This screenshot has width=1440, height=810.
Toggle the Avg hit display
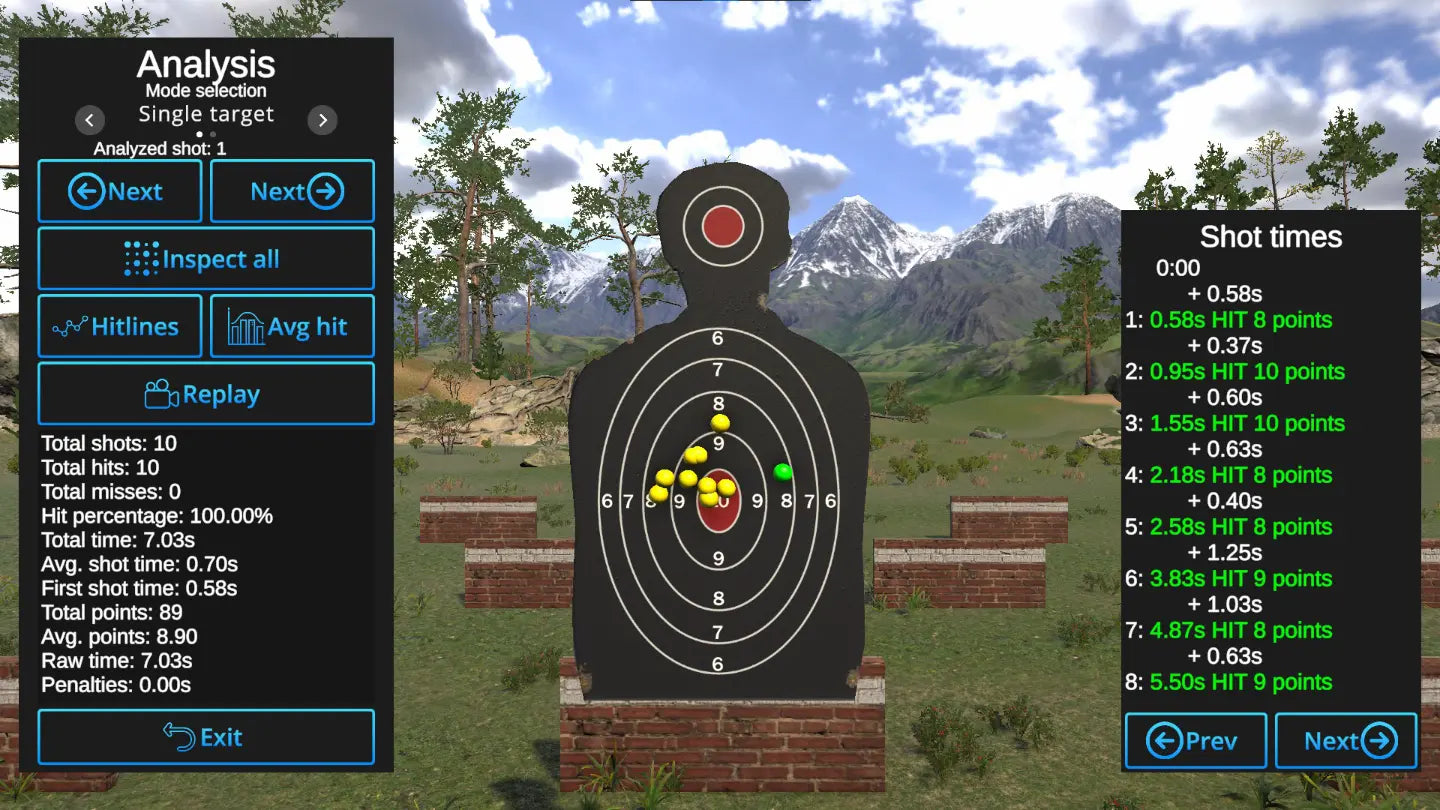point(292,326)
